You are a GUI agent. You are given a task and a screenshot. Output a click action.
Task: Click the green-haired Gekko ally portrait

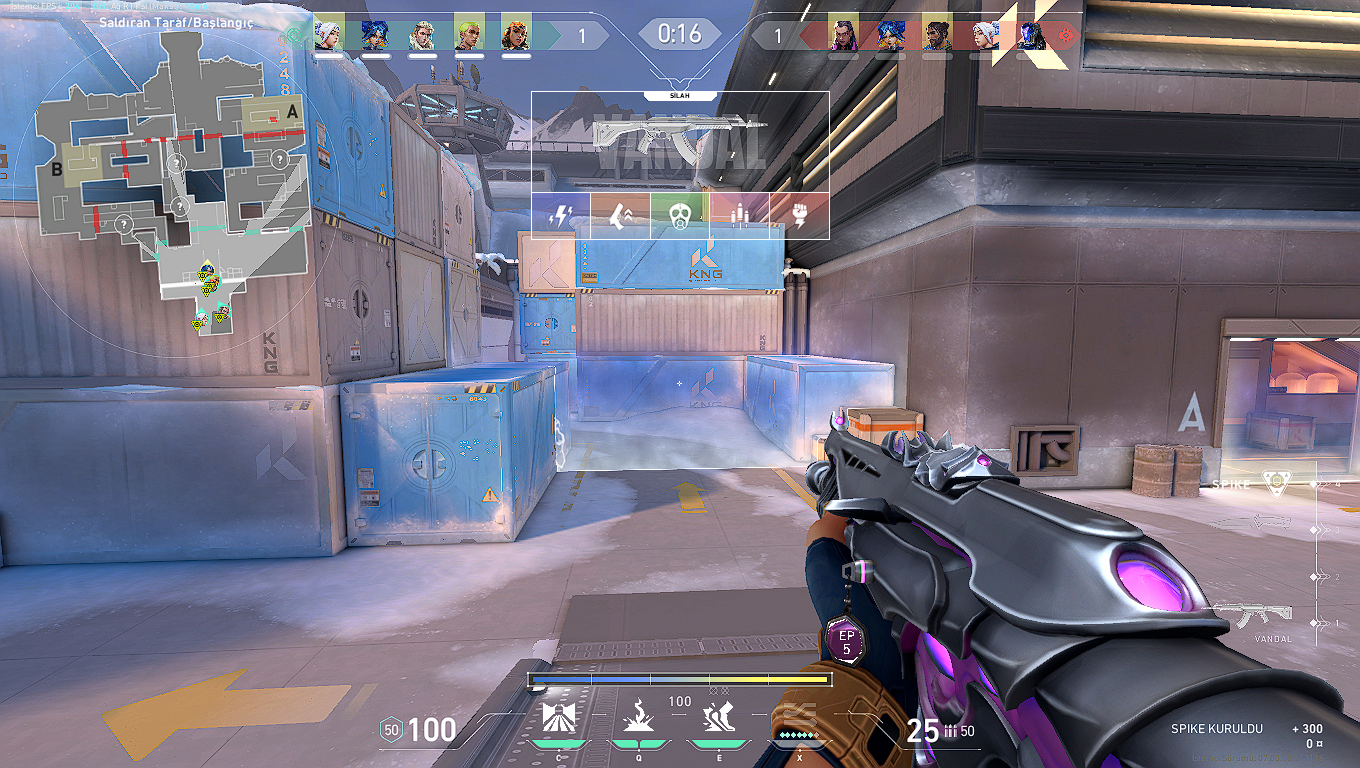coord(468,36)
